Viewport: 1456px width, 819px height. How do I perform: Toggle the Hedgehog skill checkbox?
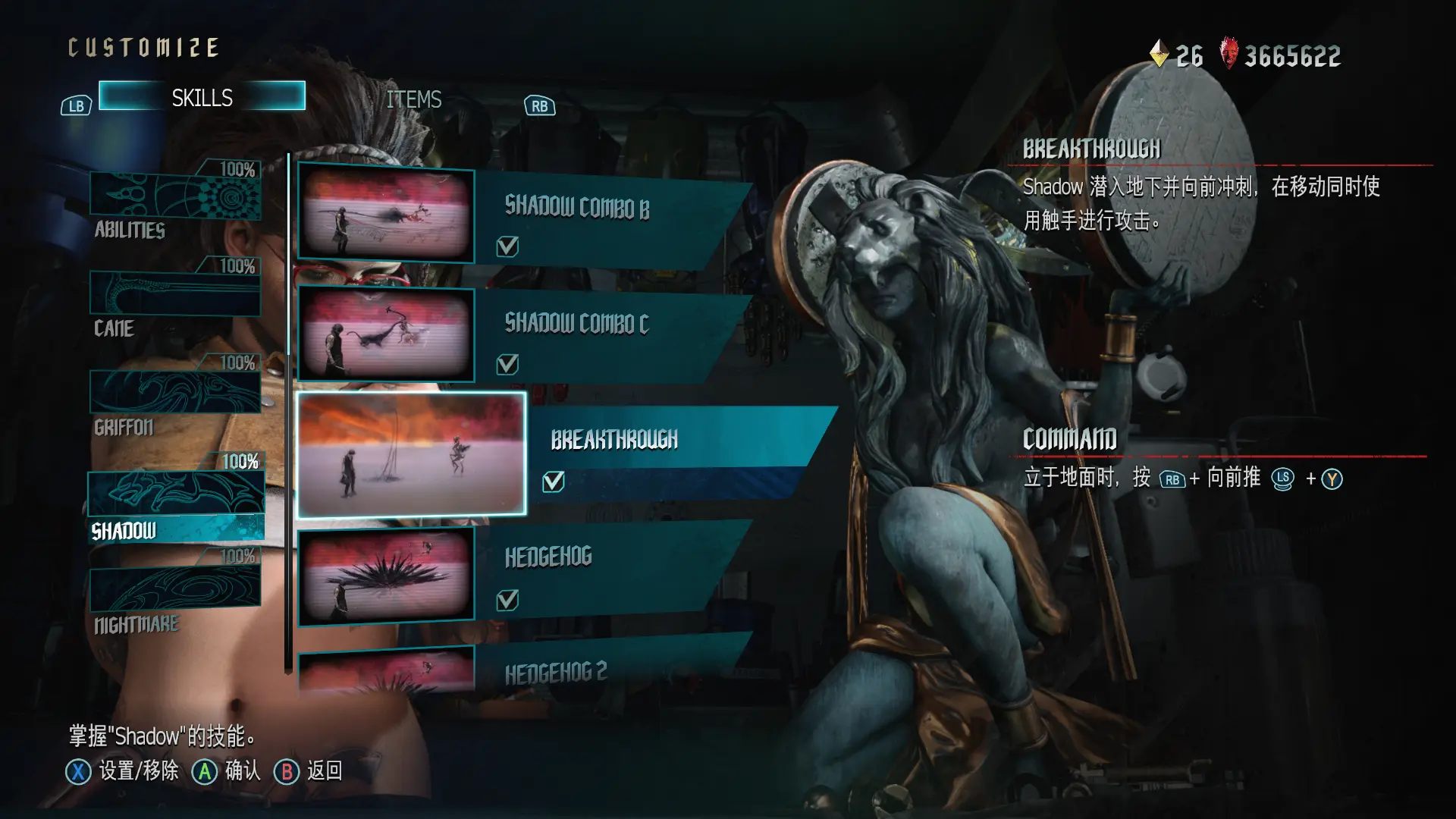click(x=507, y=601)
